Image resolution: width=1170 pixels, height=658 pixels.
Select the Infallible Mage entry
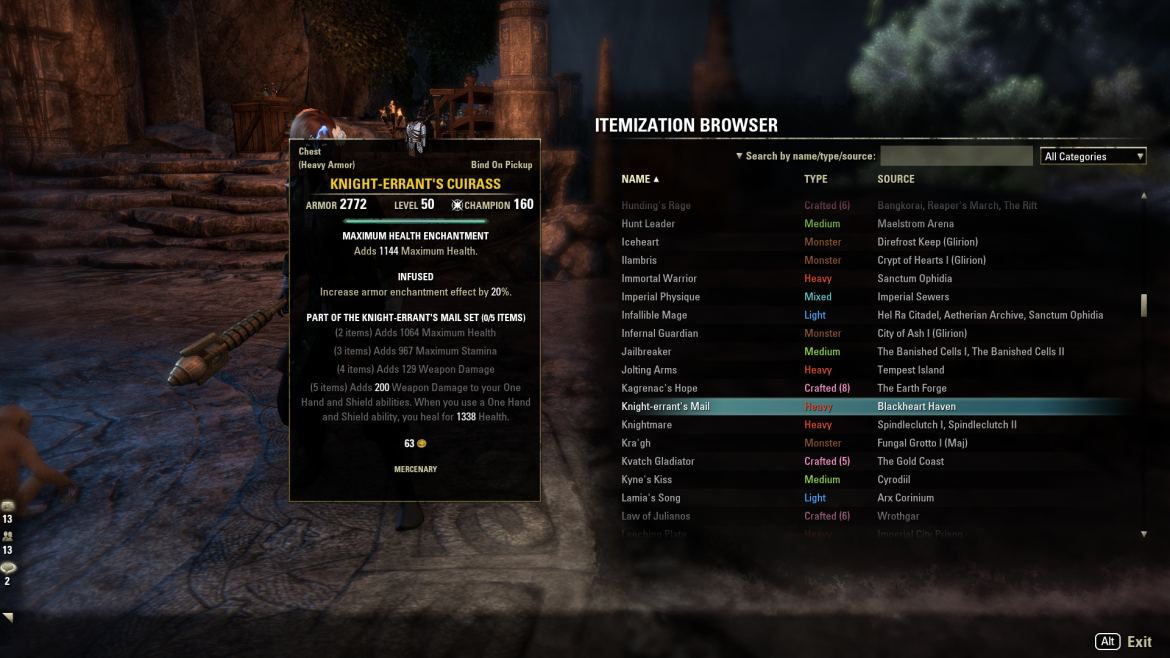tap(654, 315)
